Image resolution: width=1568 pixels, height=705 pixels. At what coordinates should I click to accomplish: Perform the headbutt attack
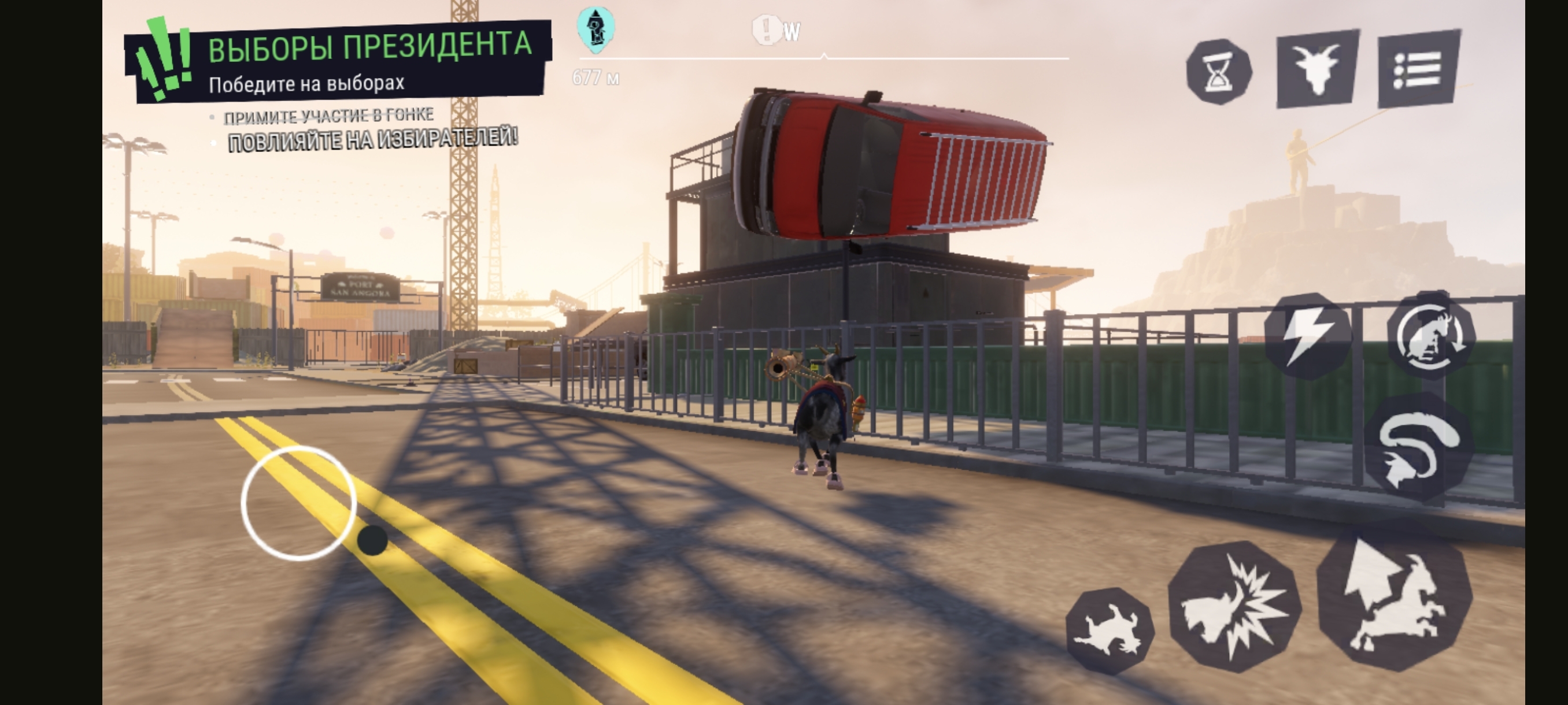[1234, 606]
